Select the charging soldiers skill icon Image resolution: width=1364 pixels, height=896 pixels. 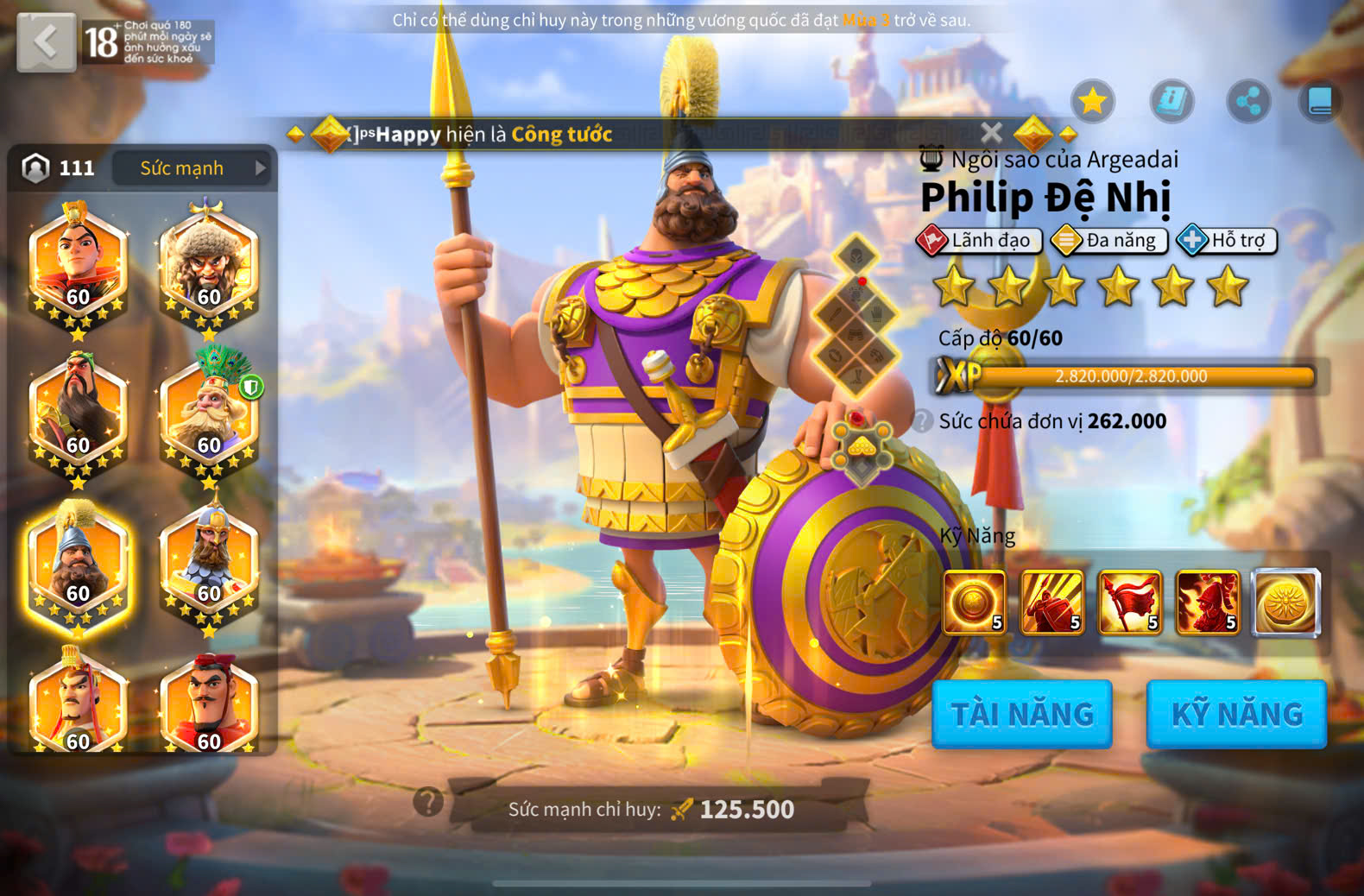[1051, 602]
